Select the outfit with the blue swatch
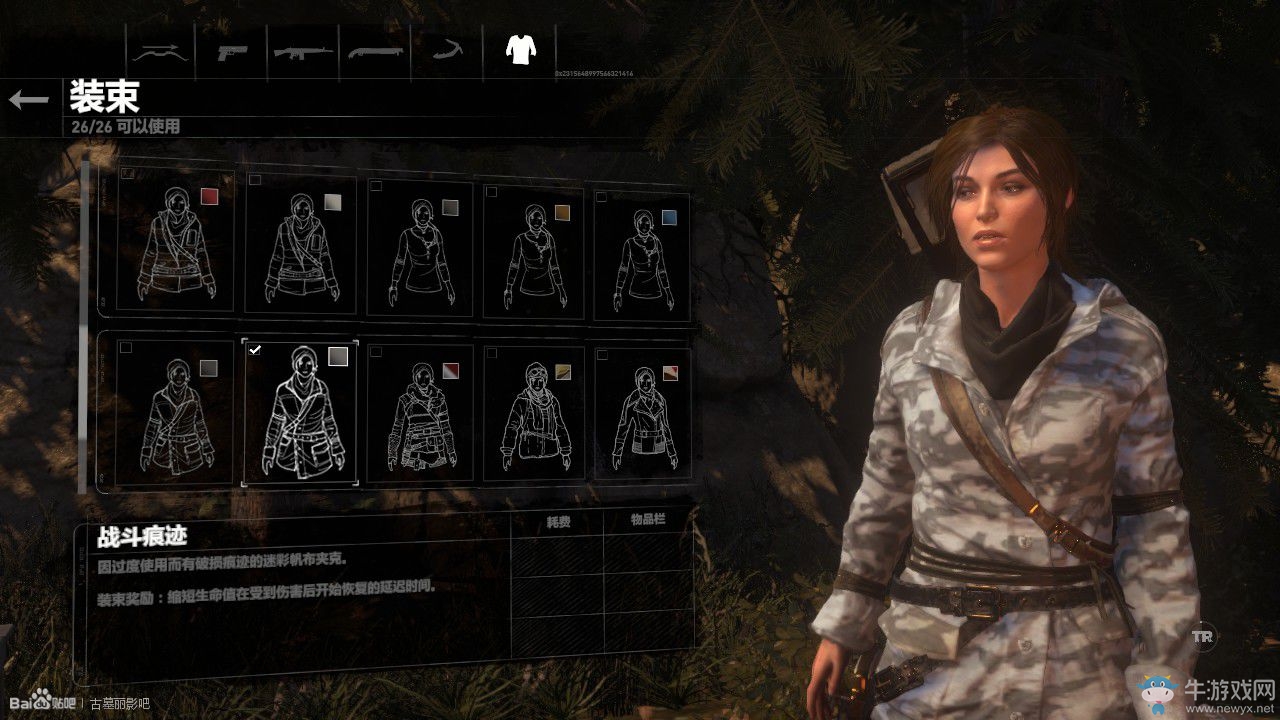 [x=641, y=250]
